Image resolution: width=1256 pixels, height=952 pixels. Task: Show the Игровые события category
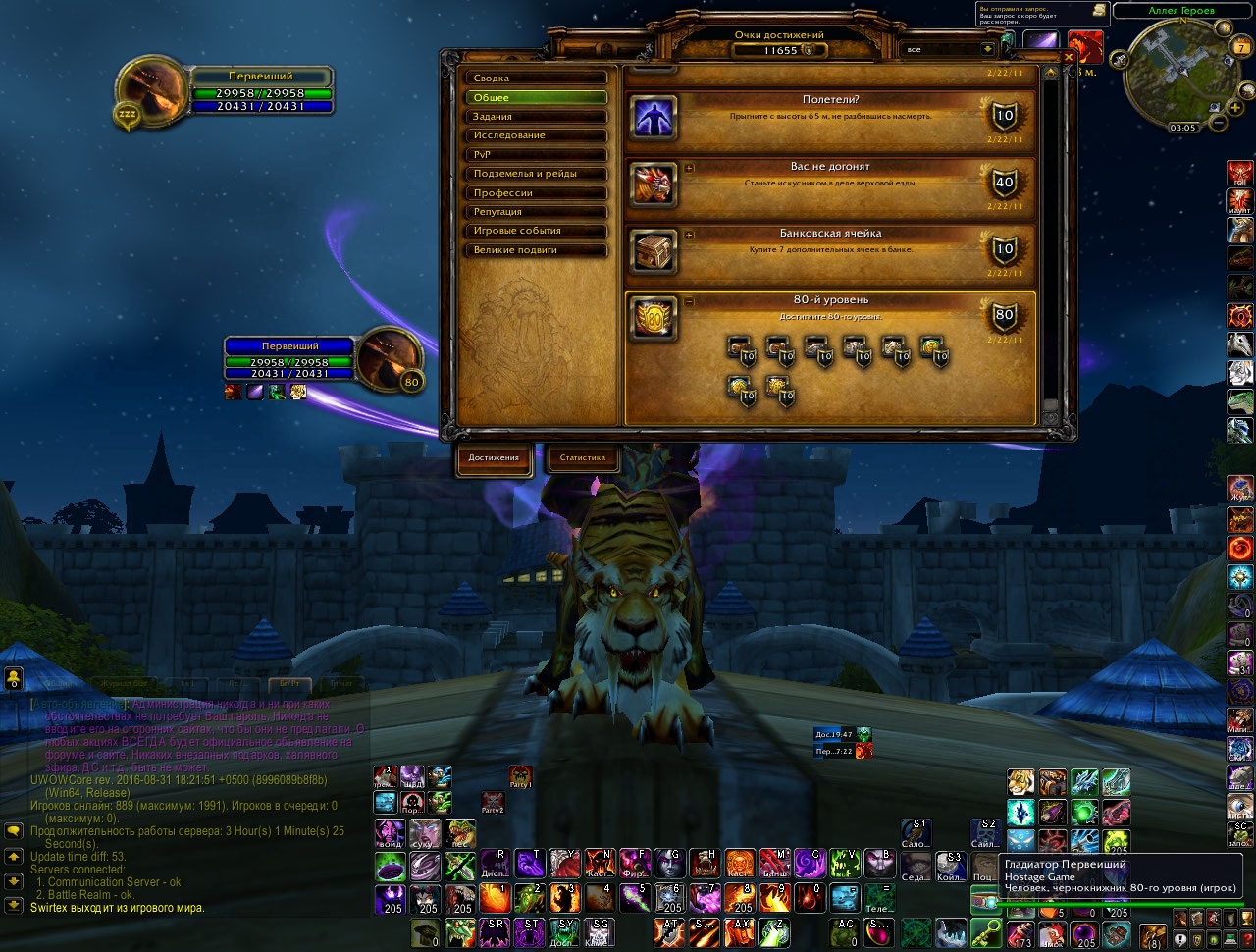coord(536,231)
